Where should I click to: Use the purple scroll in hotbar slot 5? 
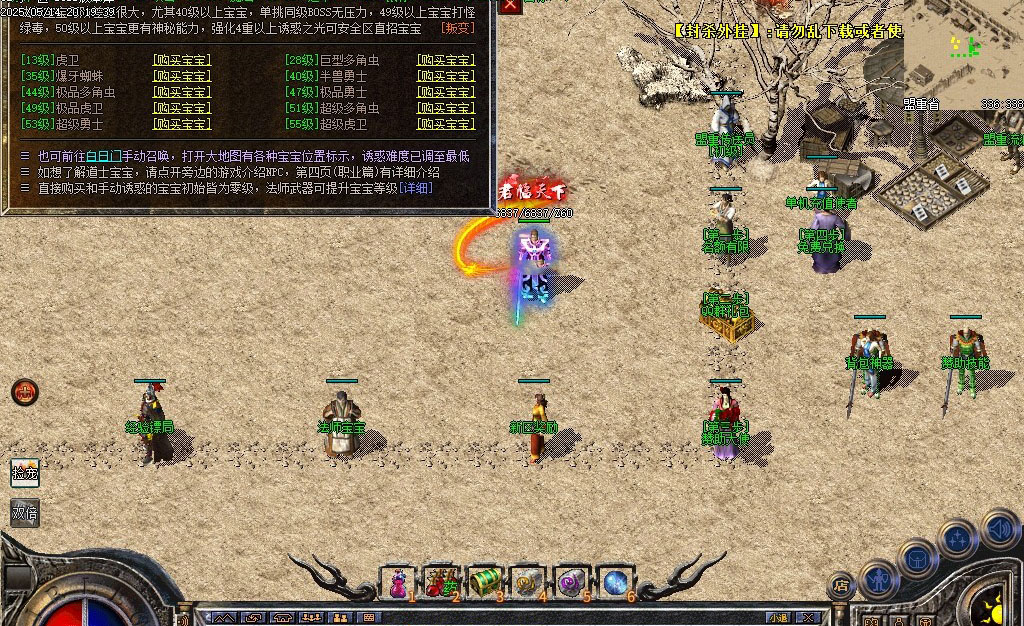[571, 581]
